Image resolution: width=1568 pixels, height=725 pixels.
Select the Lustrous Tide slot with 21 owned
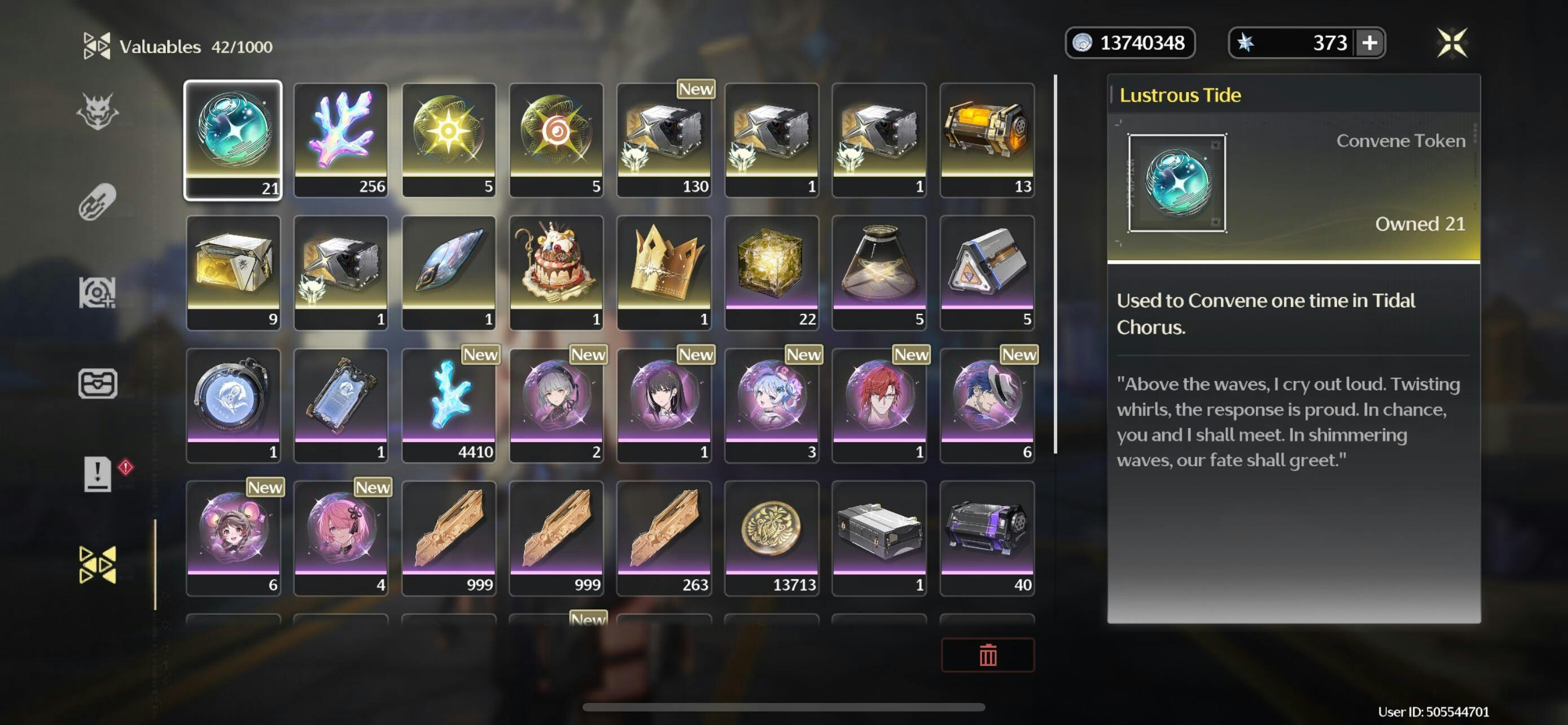(233, 140)
